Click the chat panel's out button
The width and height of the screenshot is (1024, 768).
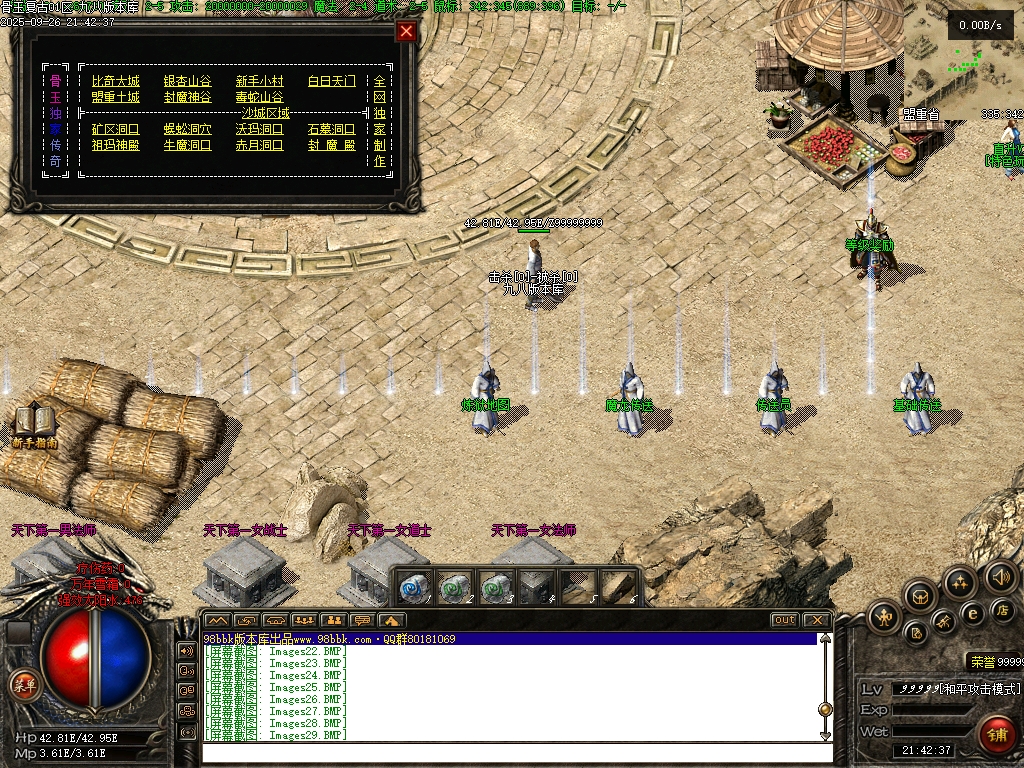(x=785, y=620)
